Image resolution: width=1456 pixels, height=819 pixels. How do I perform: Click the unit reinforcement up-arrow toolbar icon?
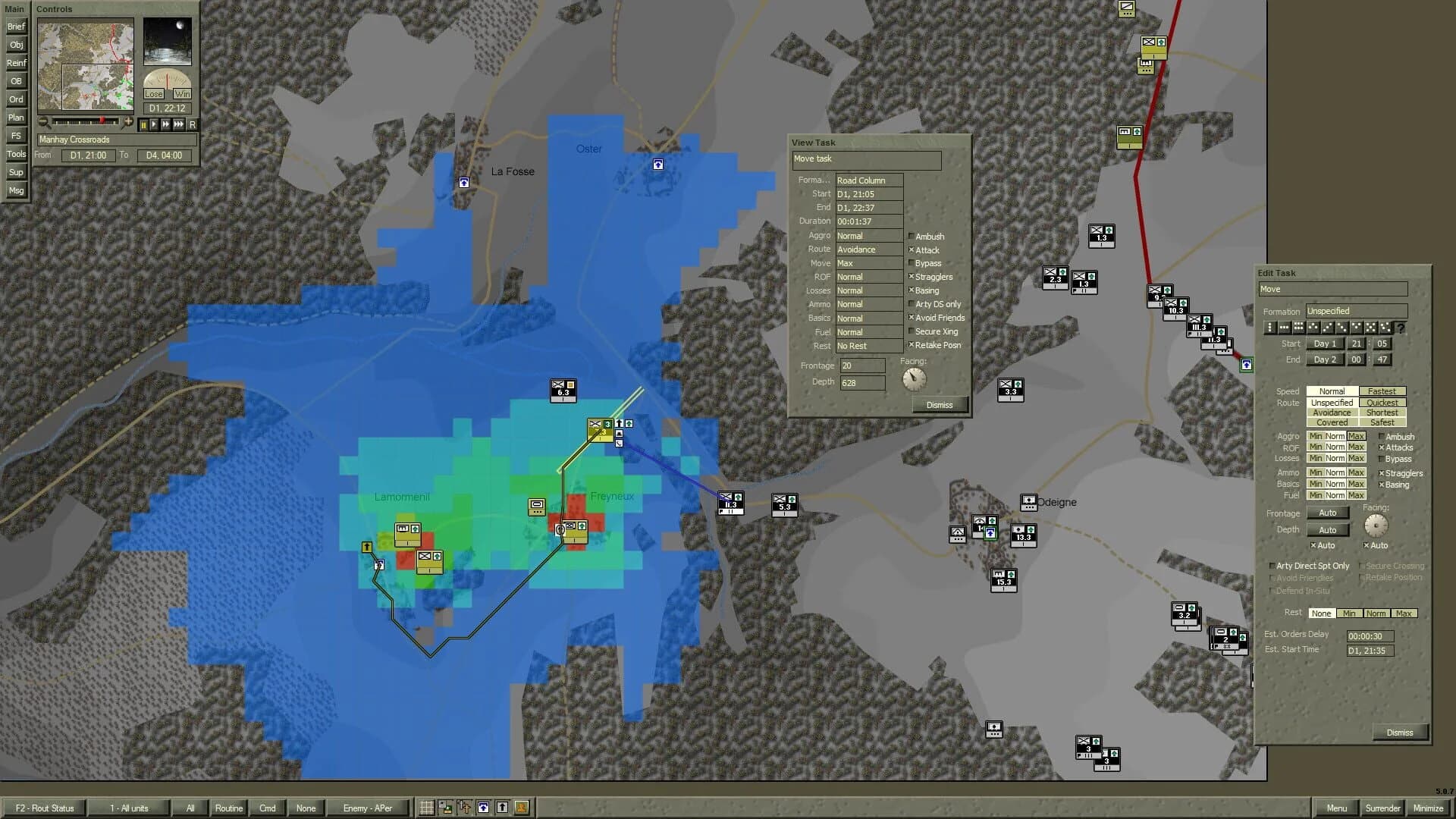click(502, 808)
